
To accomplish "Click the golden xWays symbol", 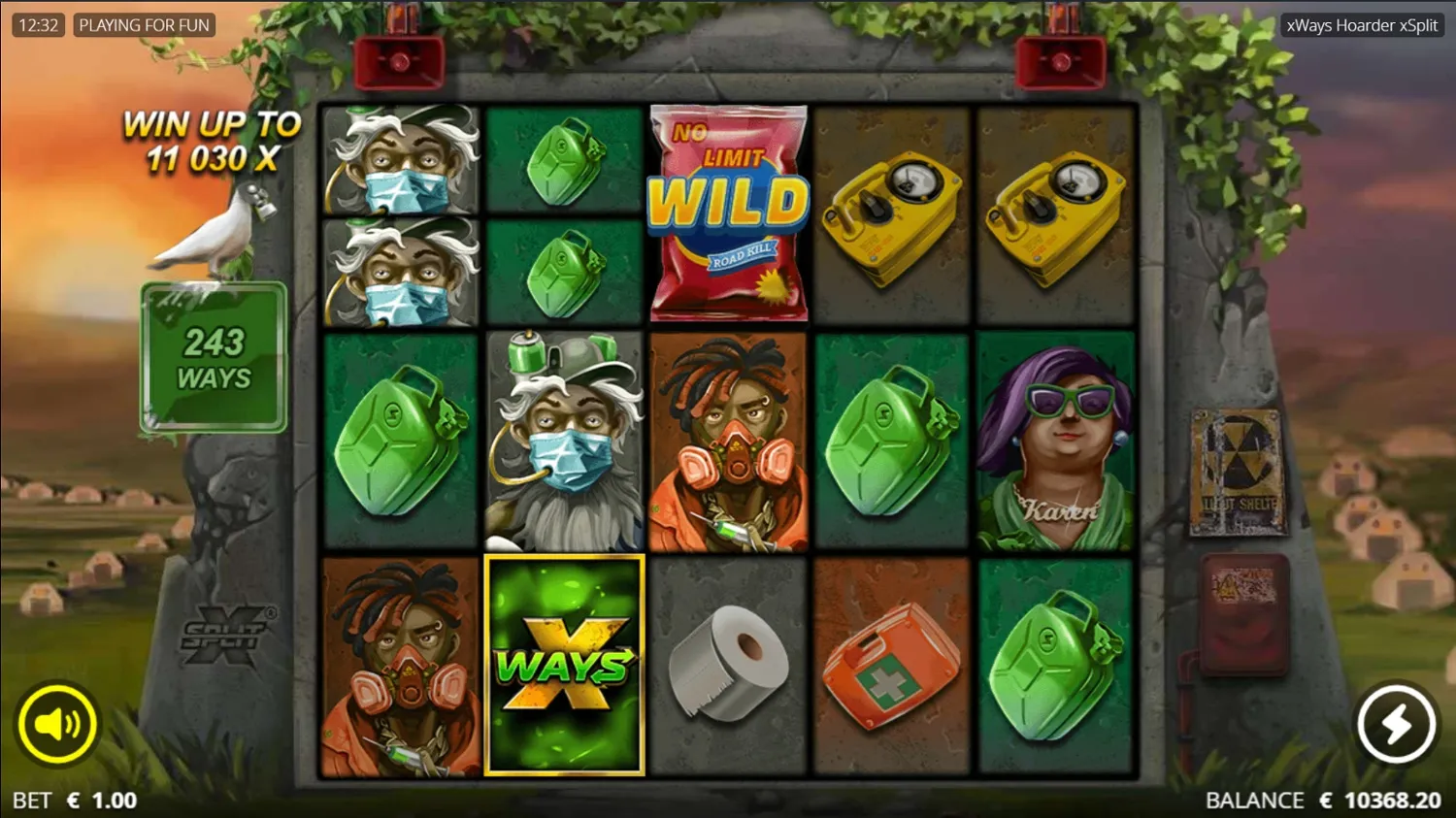I will point(564,665).
